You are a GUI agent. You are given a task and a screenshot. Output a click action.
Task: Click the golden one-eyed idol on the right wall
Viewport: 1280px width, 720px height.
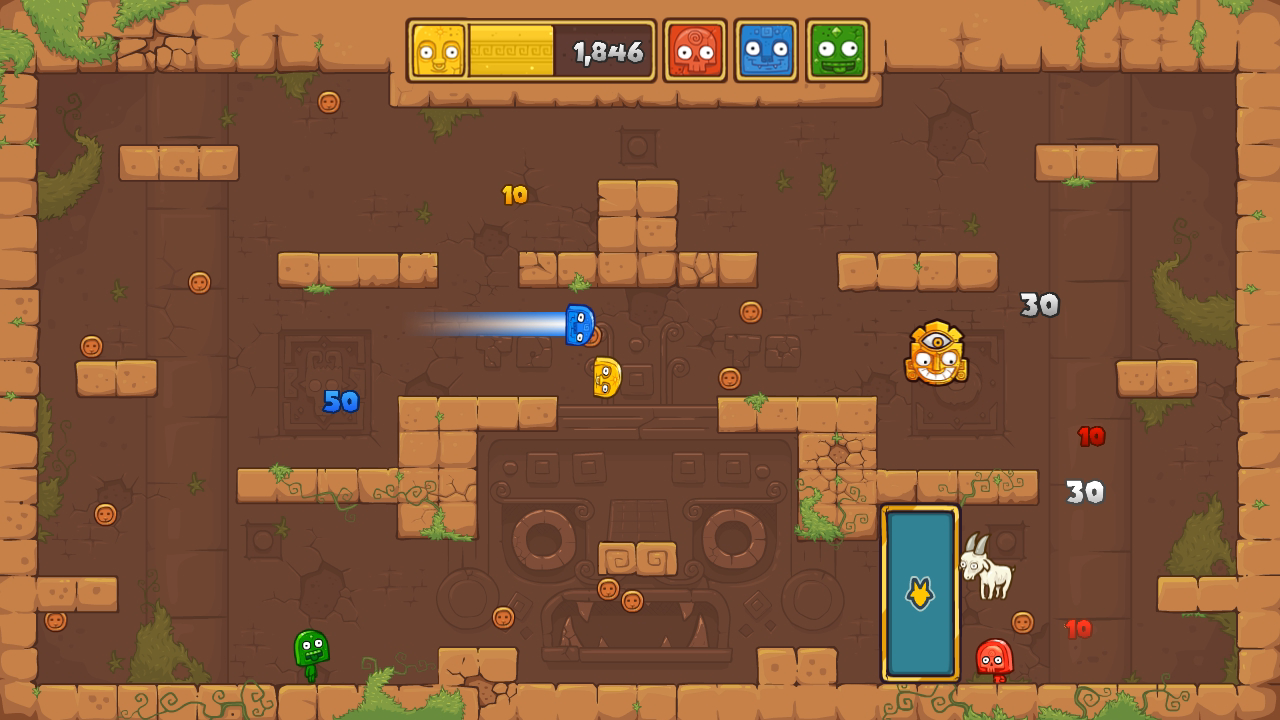click(938, 355)
